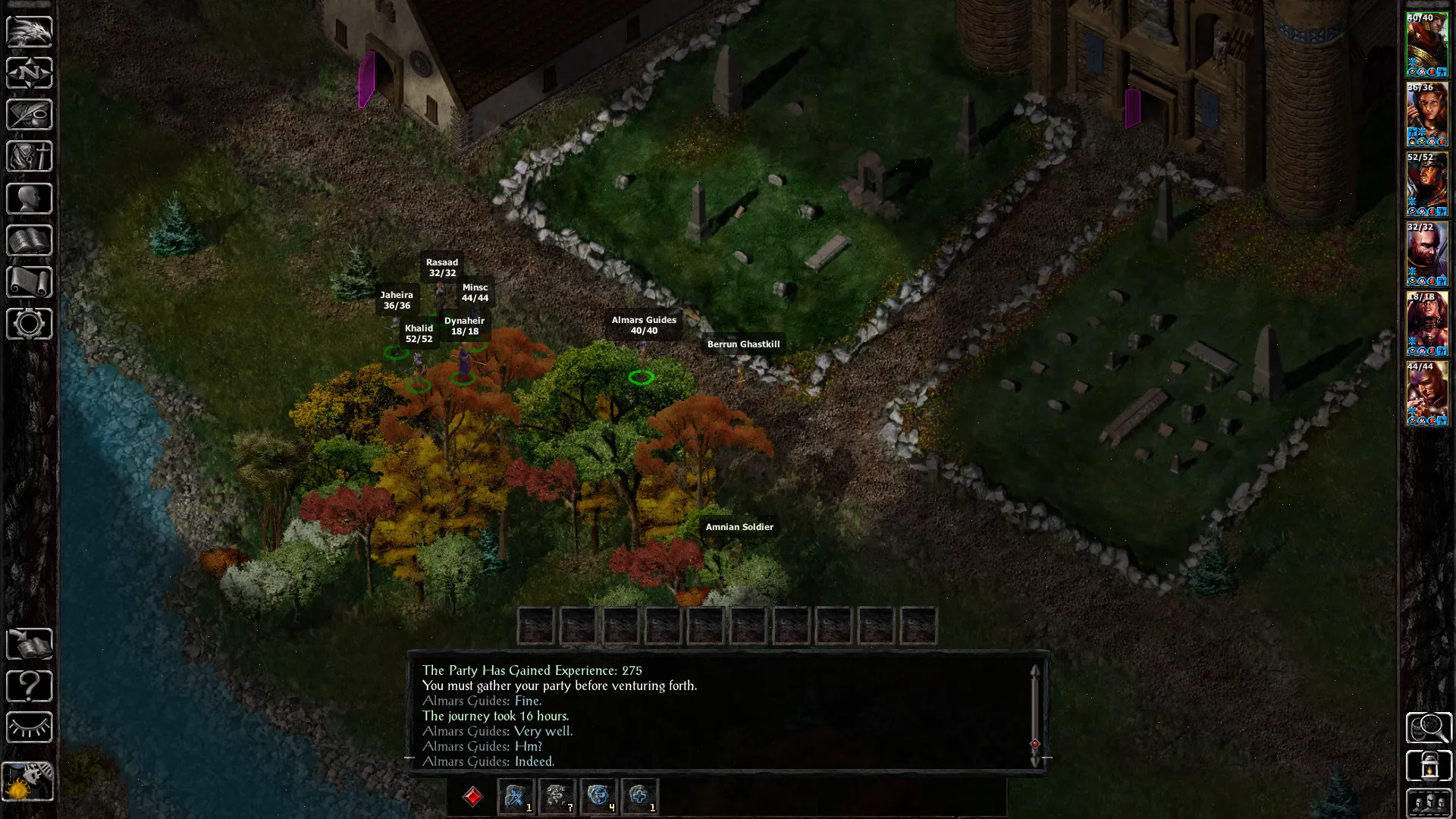The height and width of the screenshot is (819, 1456).
Task: Open the journal with the quill icon
Action: pos(30,115)
